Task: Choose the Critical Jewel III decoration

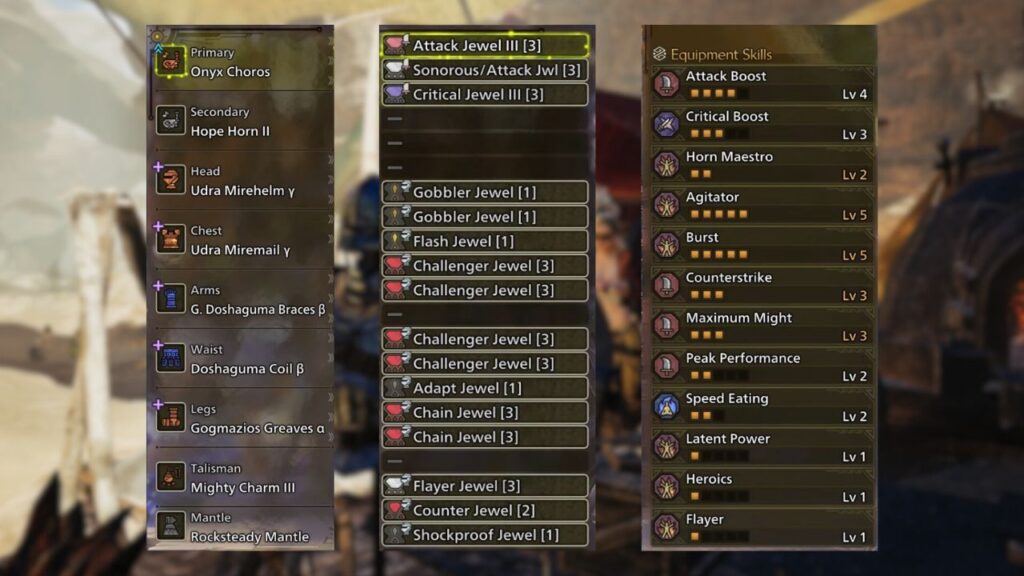Action: 485,95
